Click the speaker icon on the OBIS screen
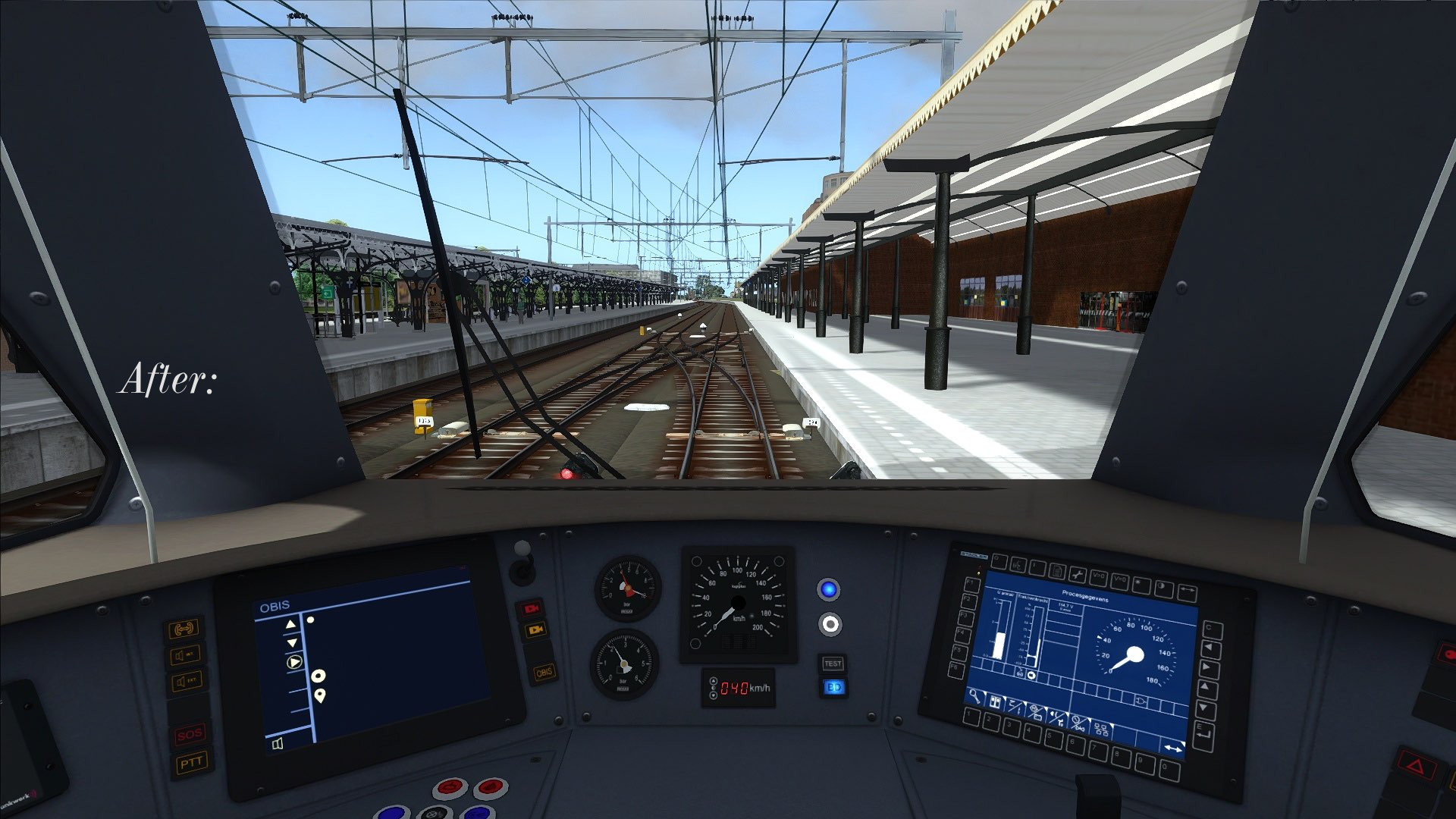Screen dimensions: 1456x819 [x=278, y=743]
